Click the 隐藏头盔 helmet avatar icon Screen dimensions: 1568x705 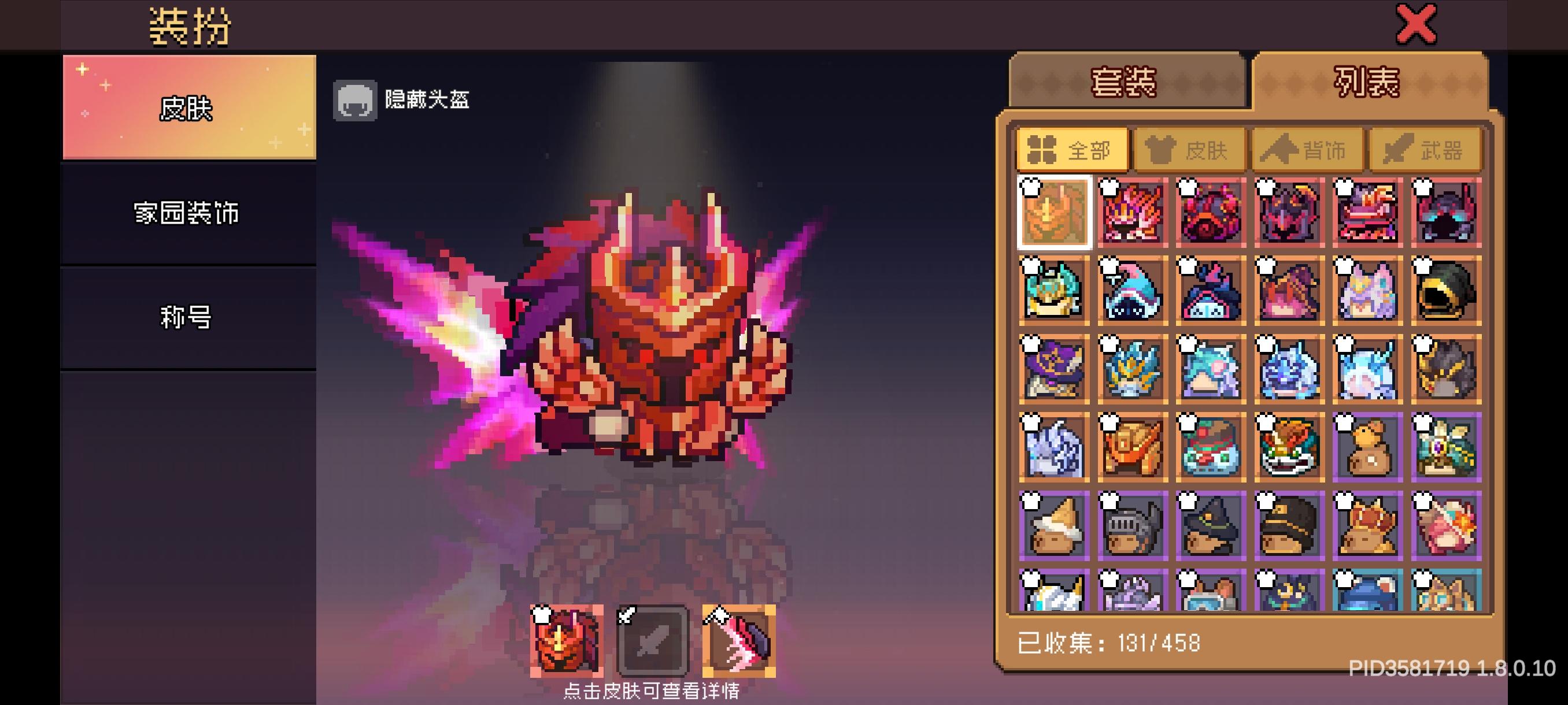(x=356, y=101)
